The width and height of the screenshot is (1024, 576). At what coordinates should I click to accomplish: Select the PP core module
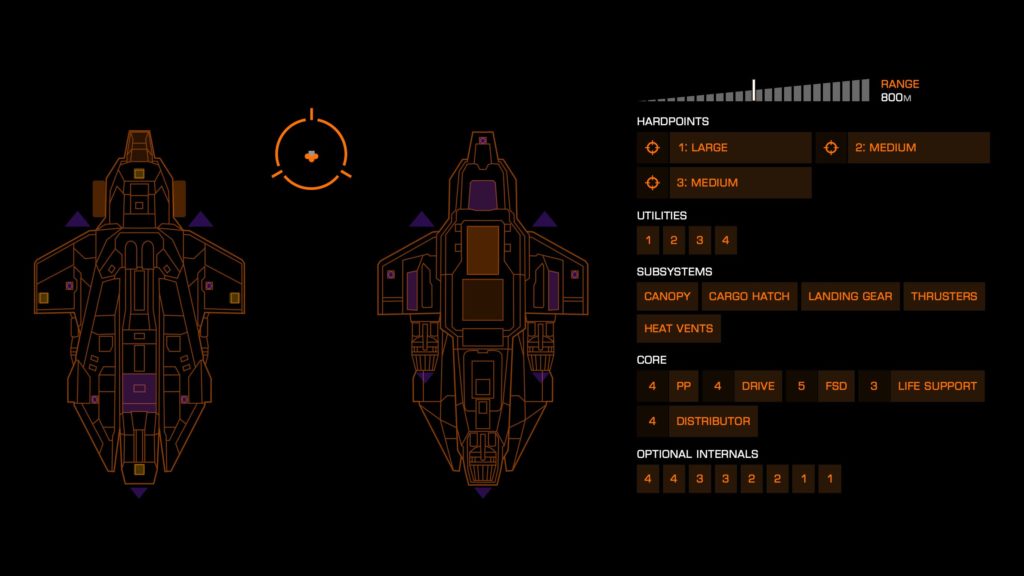tap(684, 386)
